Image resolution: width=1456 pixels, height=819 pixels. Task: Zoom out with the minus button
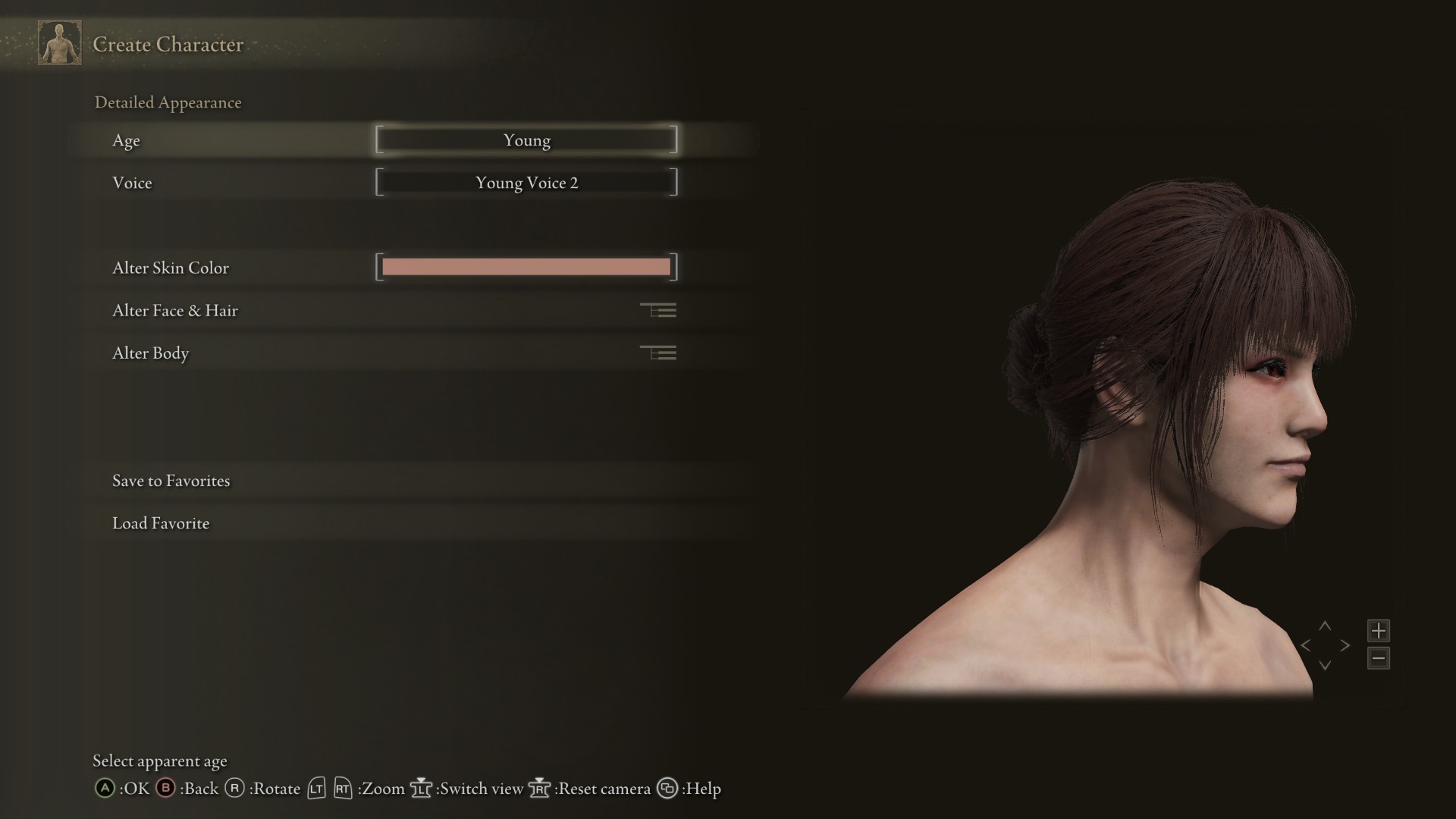click(x=1379, y=658)
